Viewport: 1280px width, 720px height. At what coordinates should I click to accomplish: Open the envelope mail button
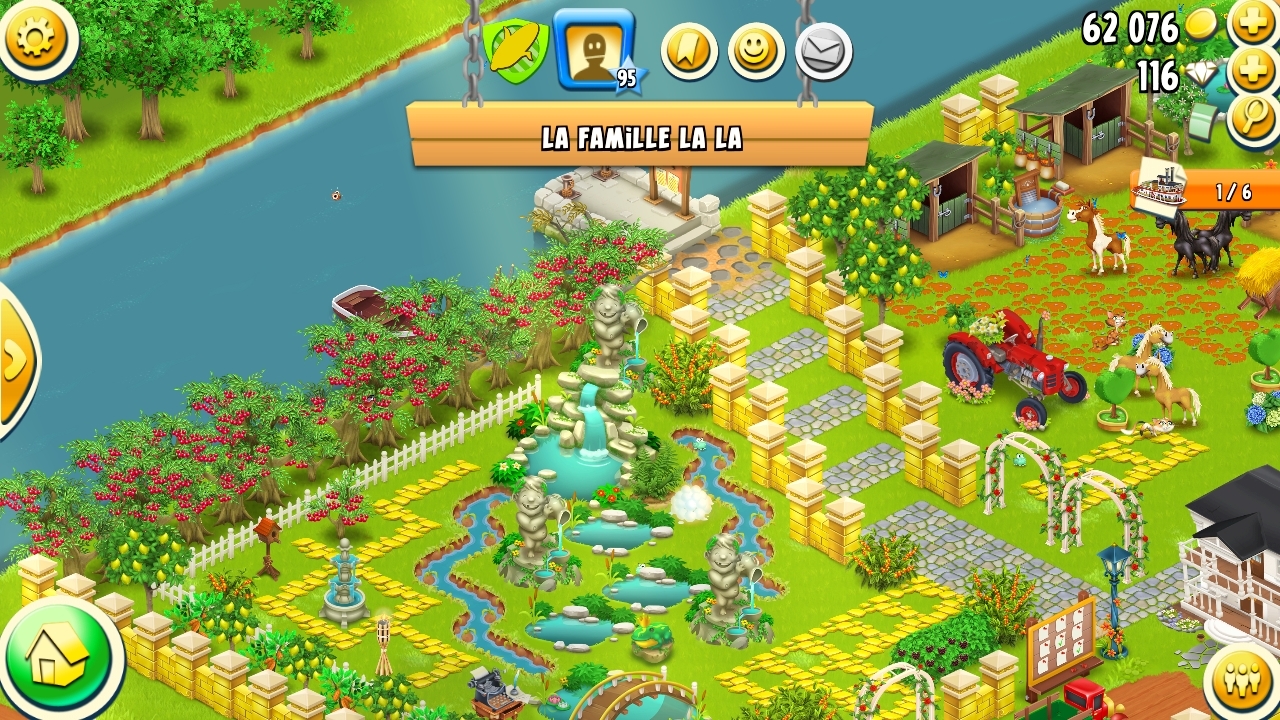[x=824, y=51]
